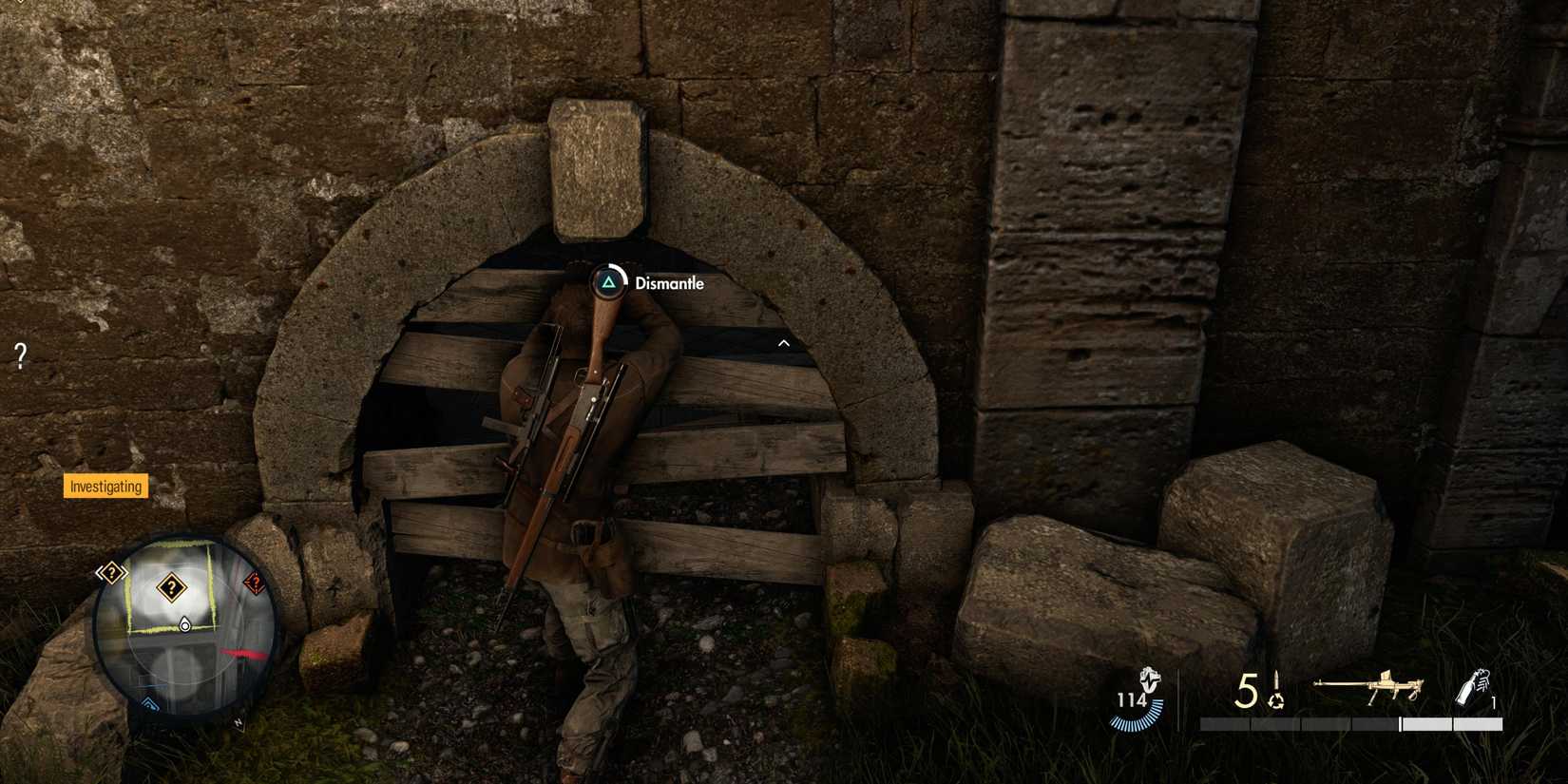Viewport: 1568px width, 784px height.
Task: Click the blue chevron marker on the minimap
Action: point(149,703)
